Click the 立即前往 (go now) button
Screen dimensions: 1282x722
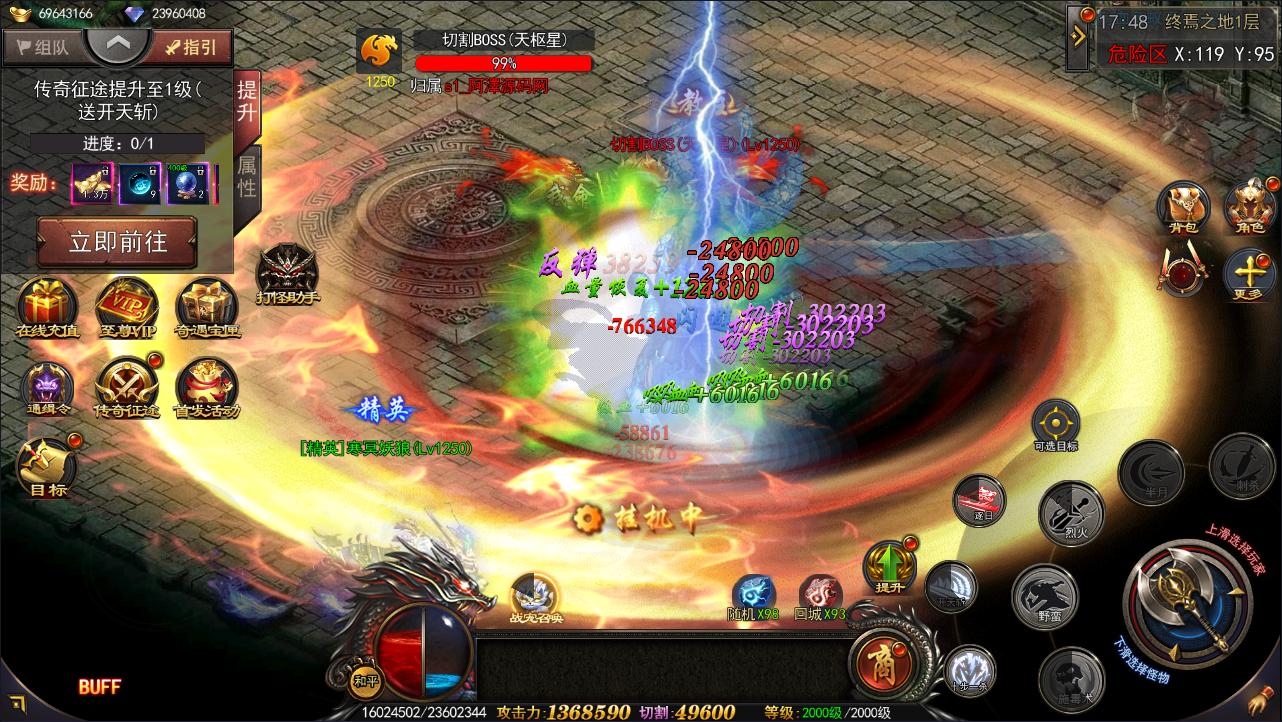click(117, 242)
